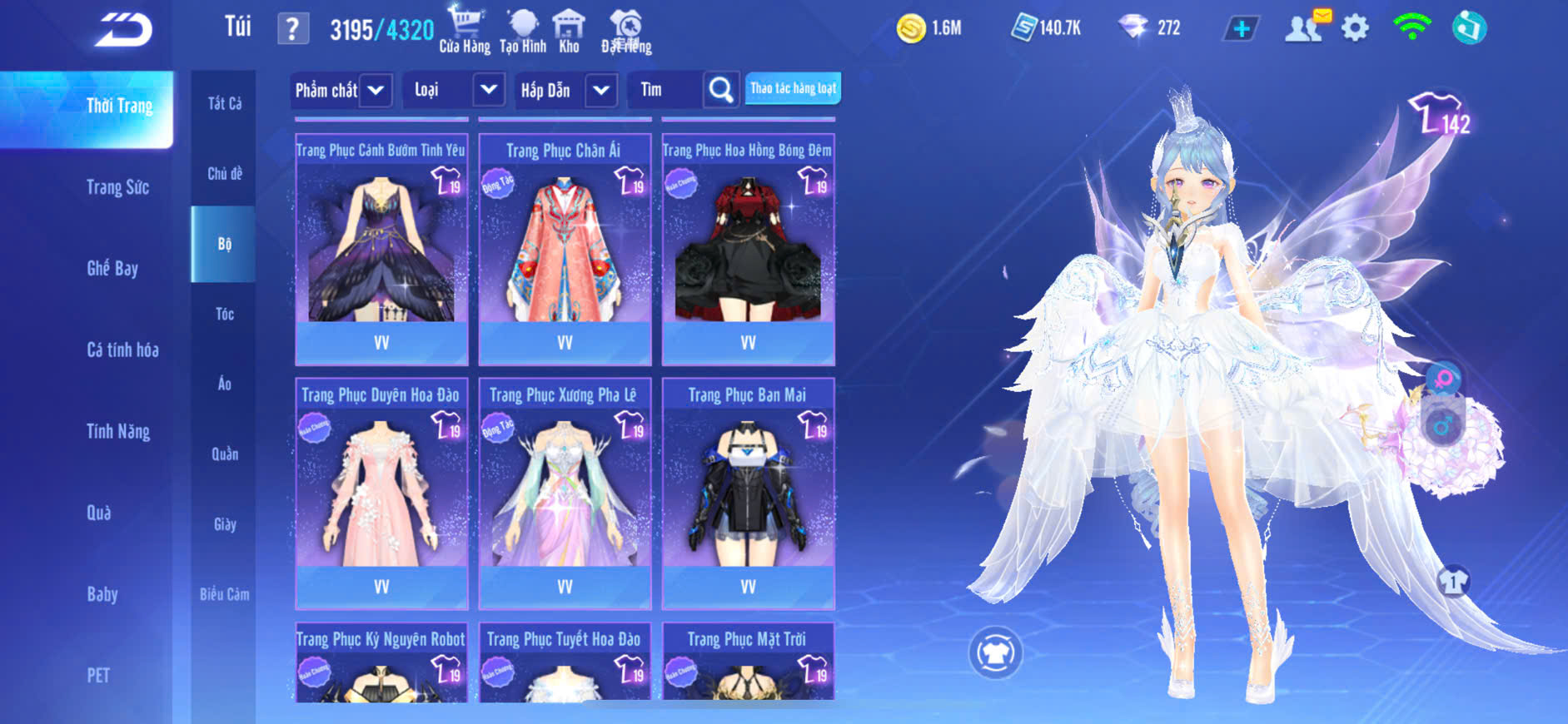The height and width of the screenshot is (724, 1568).
Task: Open the Loại dropdown filter
Action: click(489, 90)
